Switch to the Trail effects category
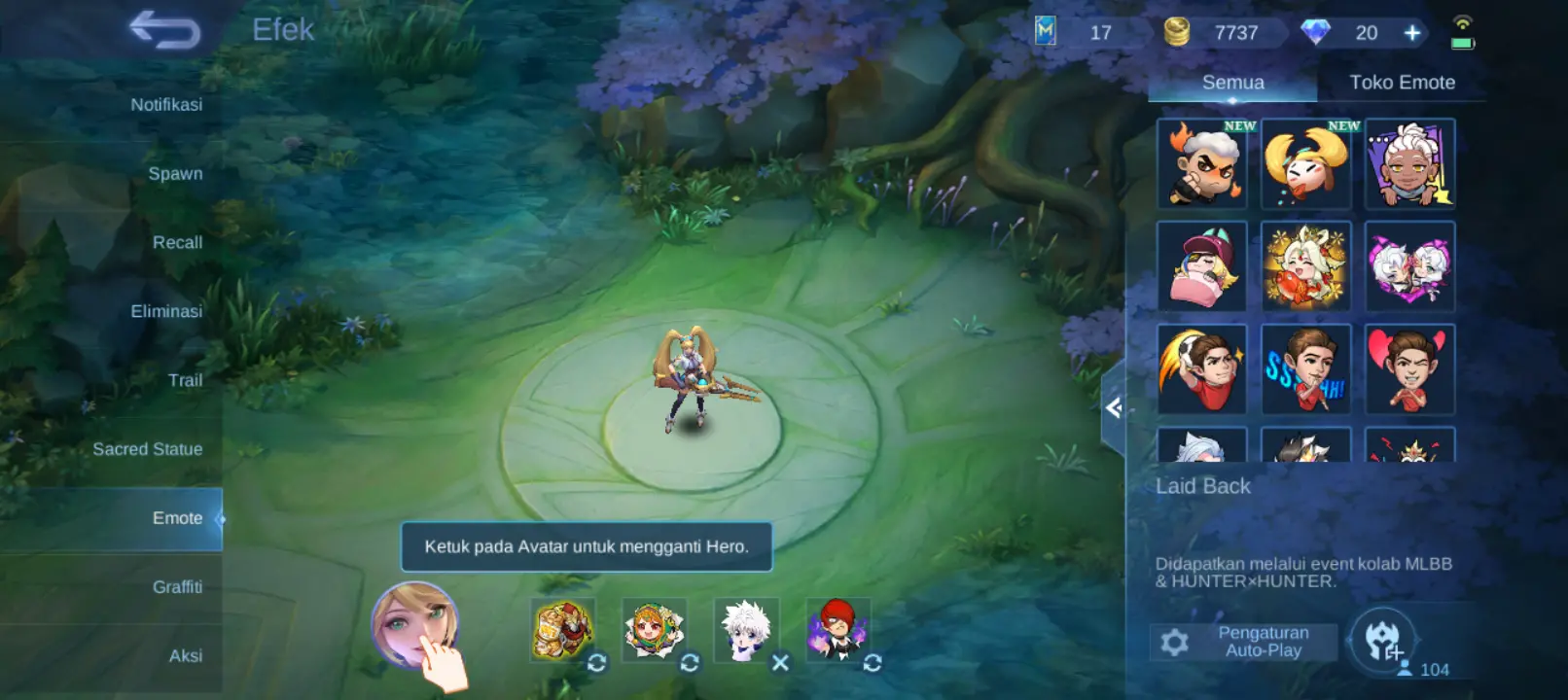This screenshot has height=700, width=1568. pyautogui.click(x=185, y=380)
